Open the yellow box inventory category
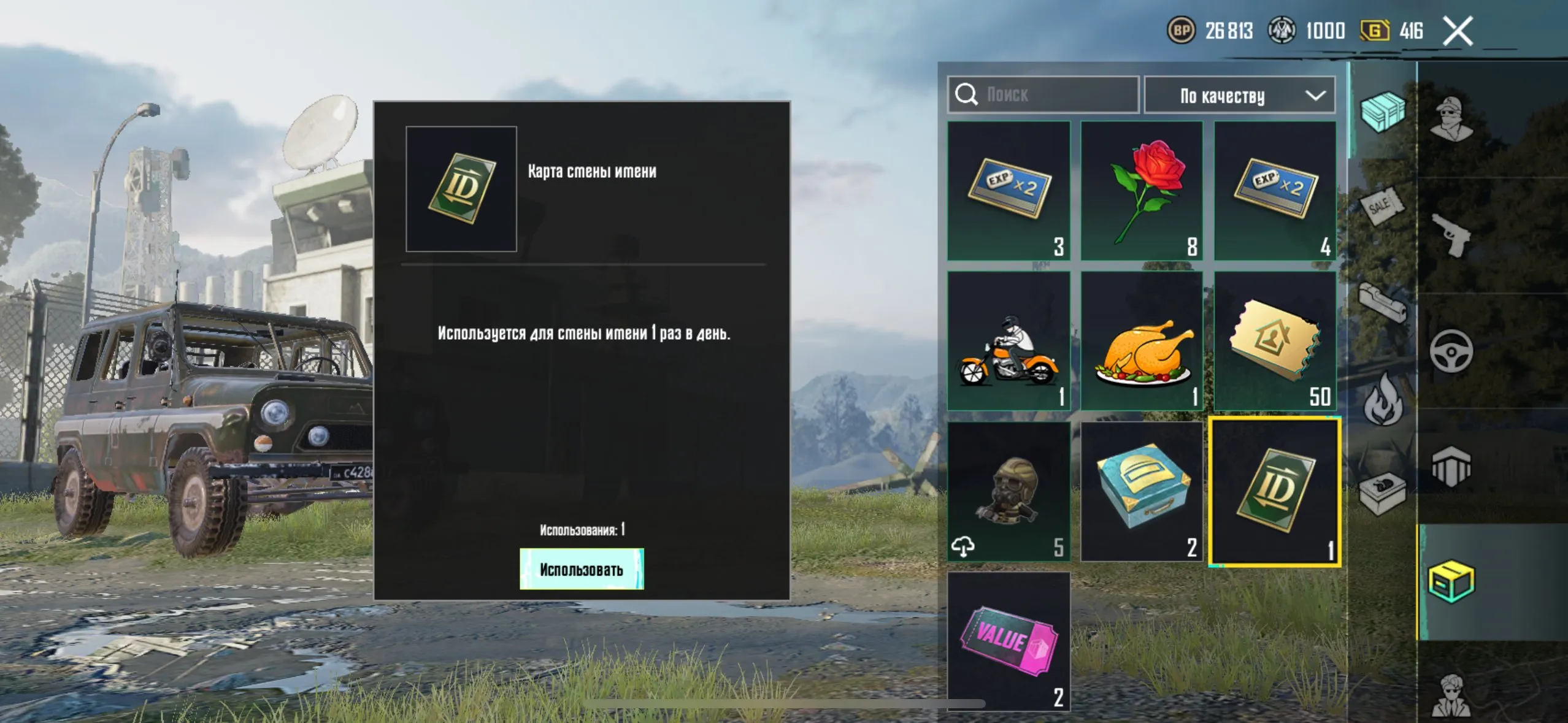 (x=1451, y=581)
